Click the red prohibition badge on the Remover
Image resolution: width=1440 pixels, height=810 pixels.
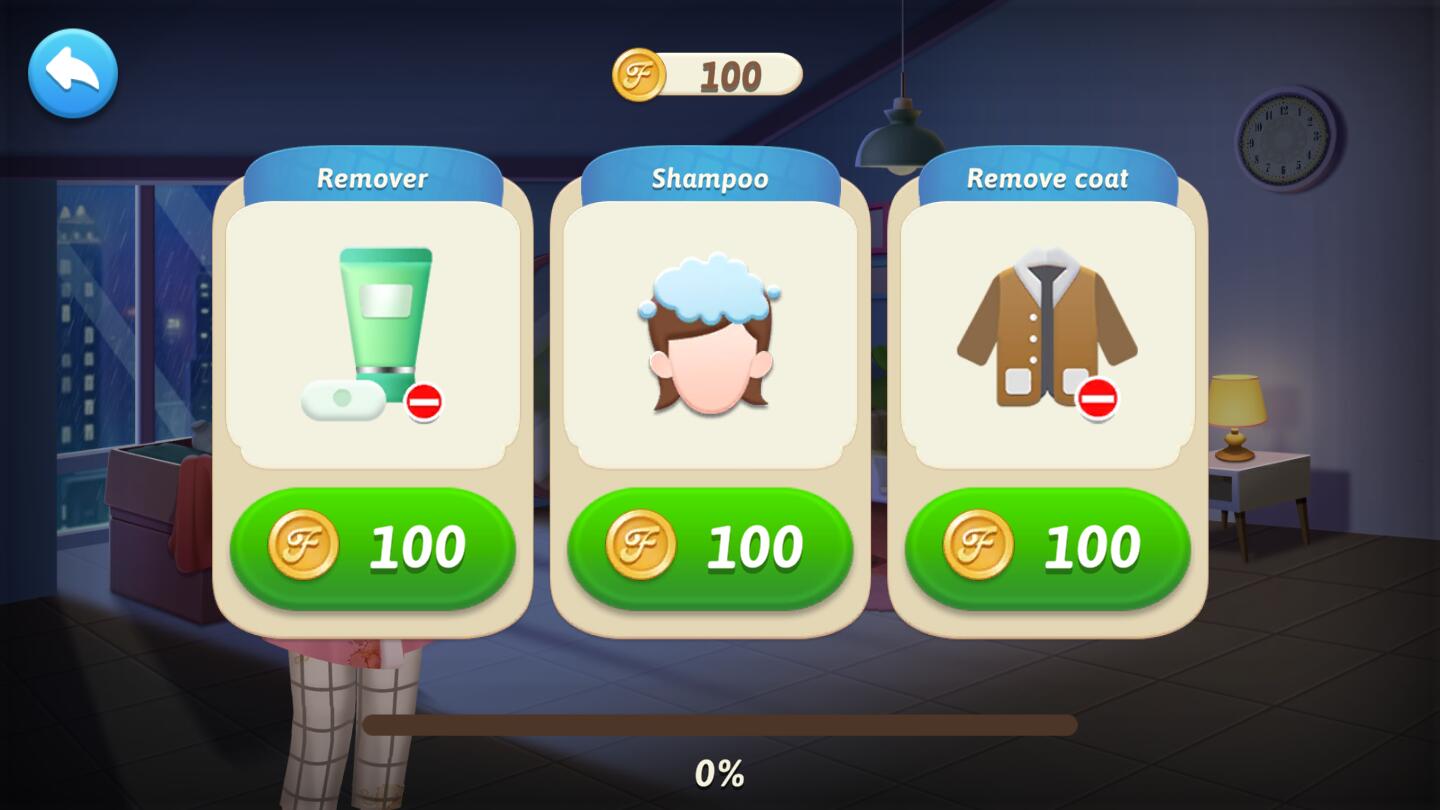[425, 403]
